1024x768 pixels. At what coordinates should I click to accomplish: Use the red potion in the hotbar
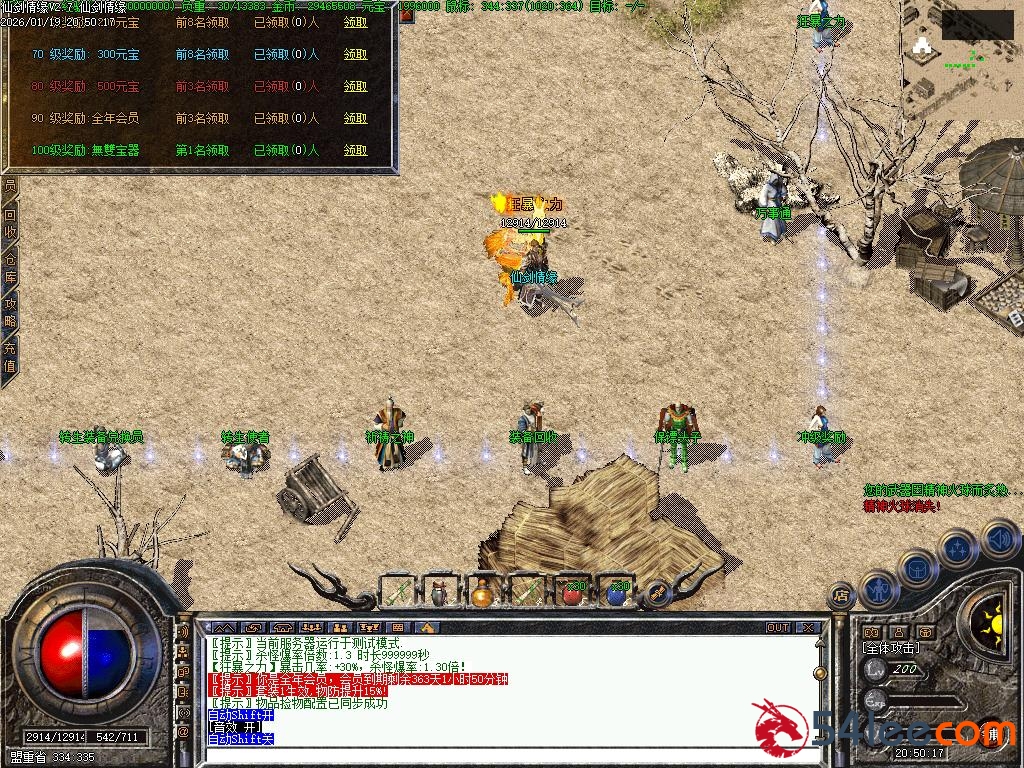(x=573, y=593)
